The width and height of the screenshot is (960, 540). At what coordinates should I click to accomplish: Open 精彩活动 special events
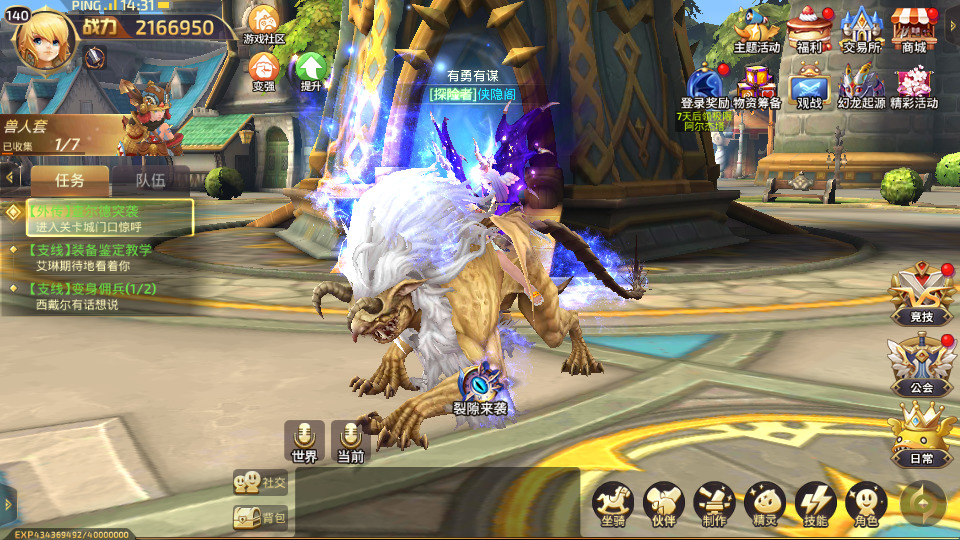pos(913,84)
